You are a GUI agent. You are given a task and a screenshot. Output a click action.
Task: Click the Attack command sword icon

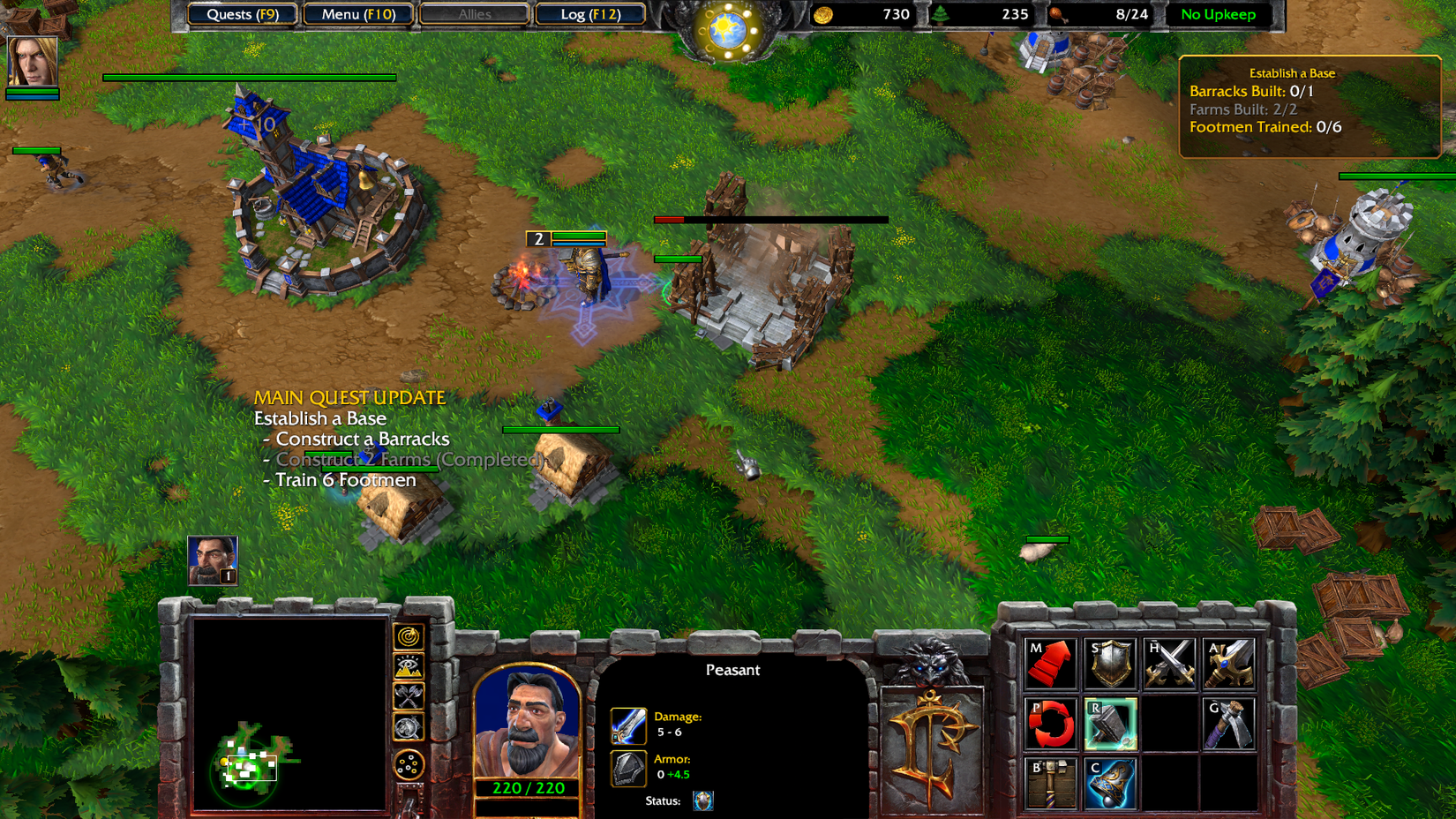click(1227, 664)
